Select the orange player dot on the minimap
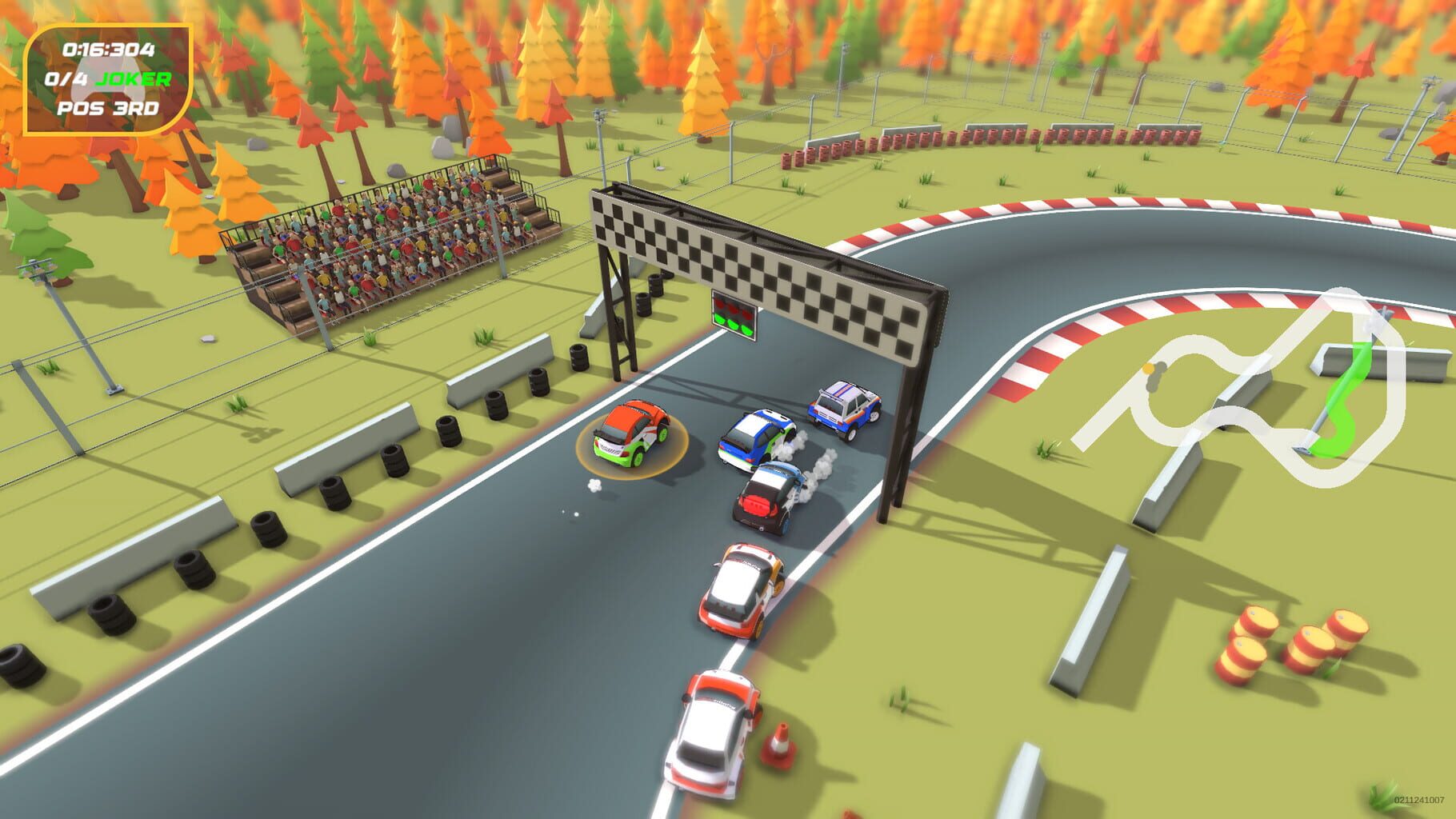 tap(1148, 368)
